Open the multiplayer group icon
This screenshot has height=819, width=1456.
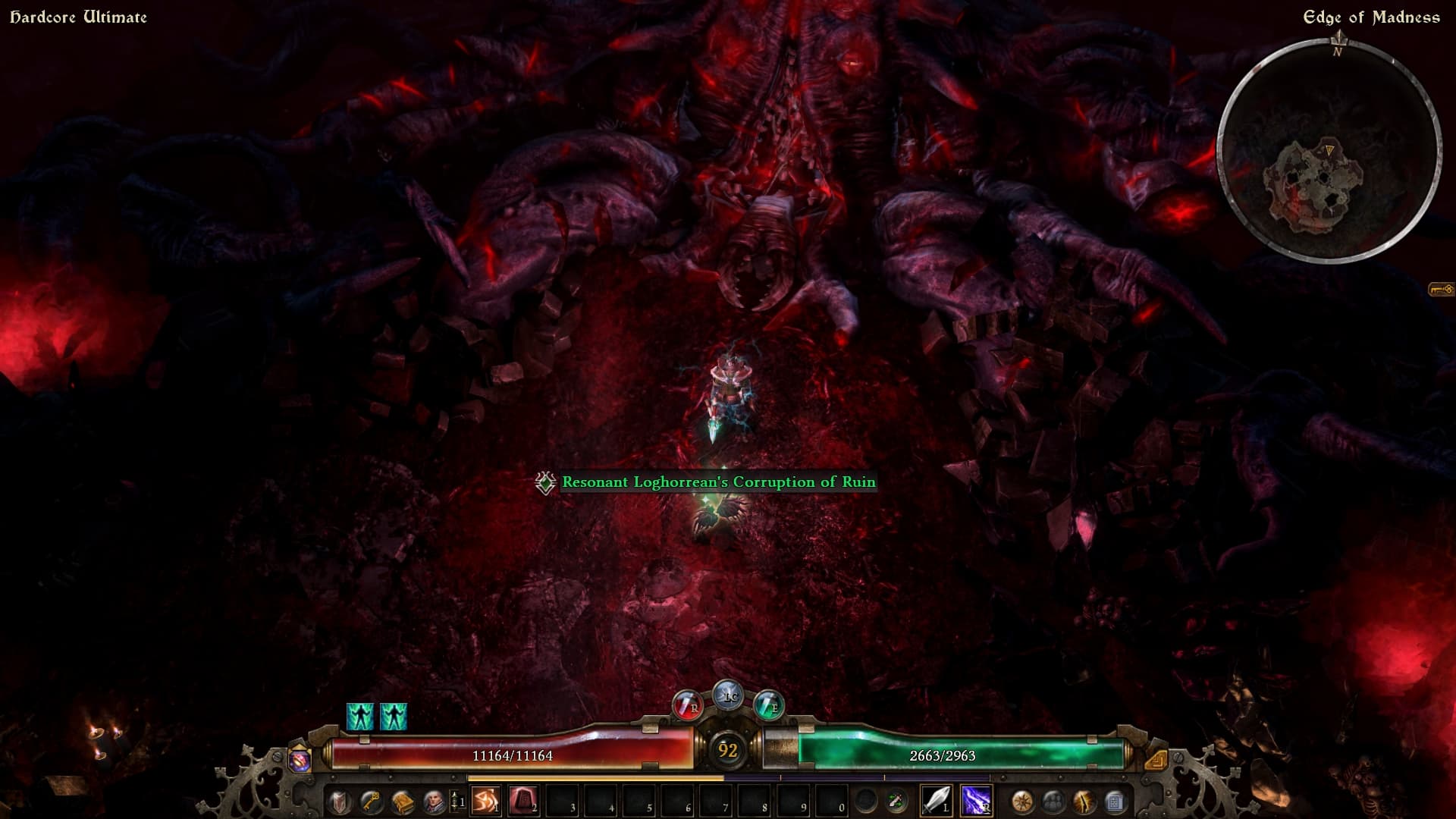[x=1053, y=801]
